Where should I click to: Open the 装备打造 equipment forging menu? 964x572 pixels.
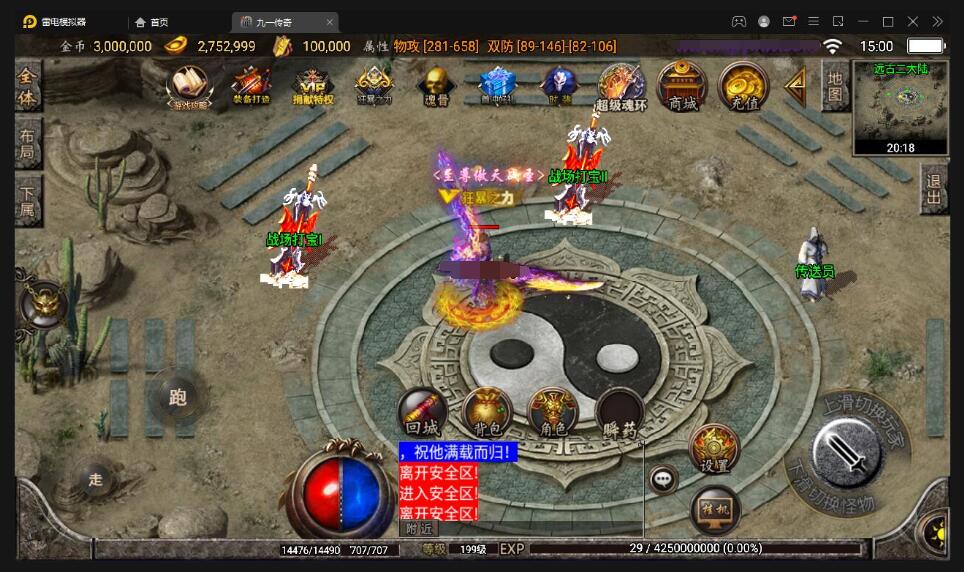pos(251,85)
